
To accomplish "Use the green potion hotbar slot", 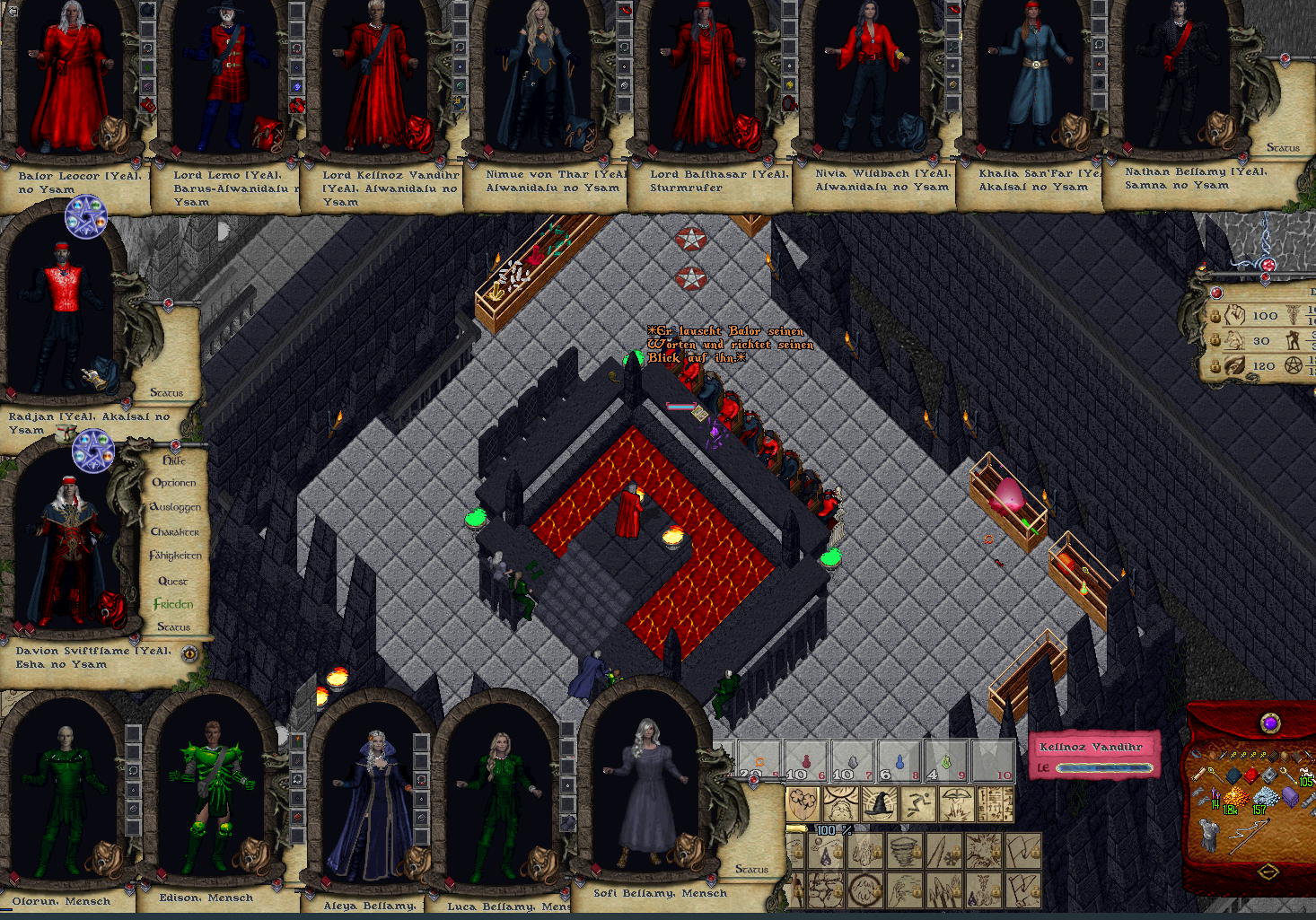I will point(946,761).
